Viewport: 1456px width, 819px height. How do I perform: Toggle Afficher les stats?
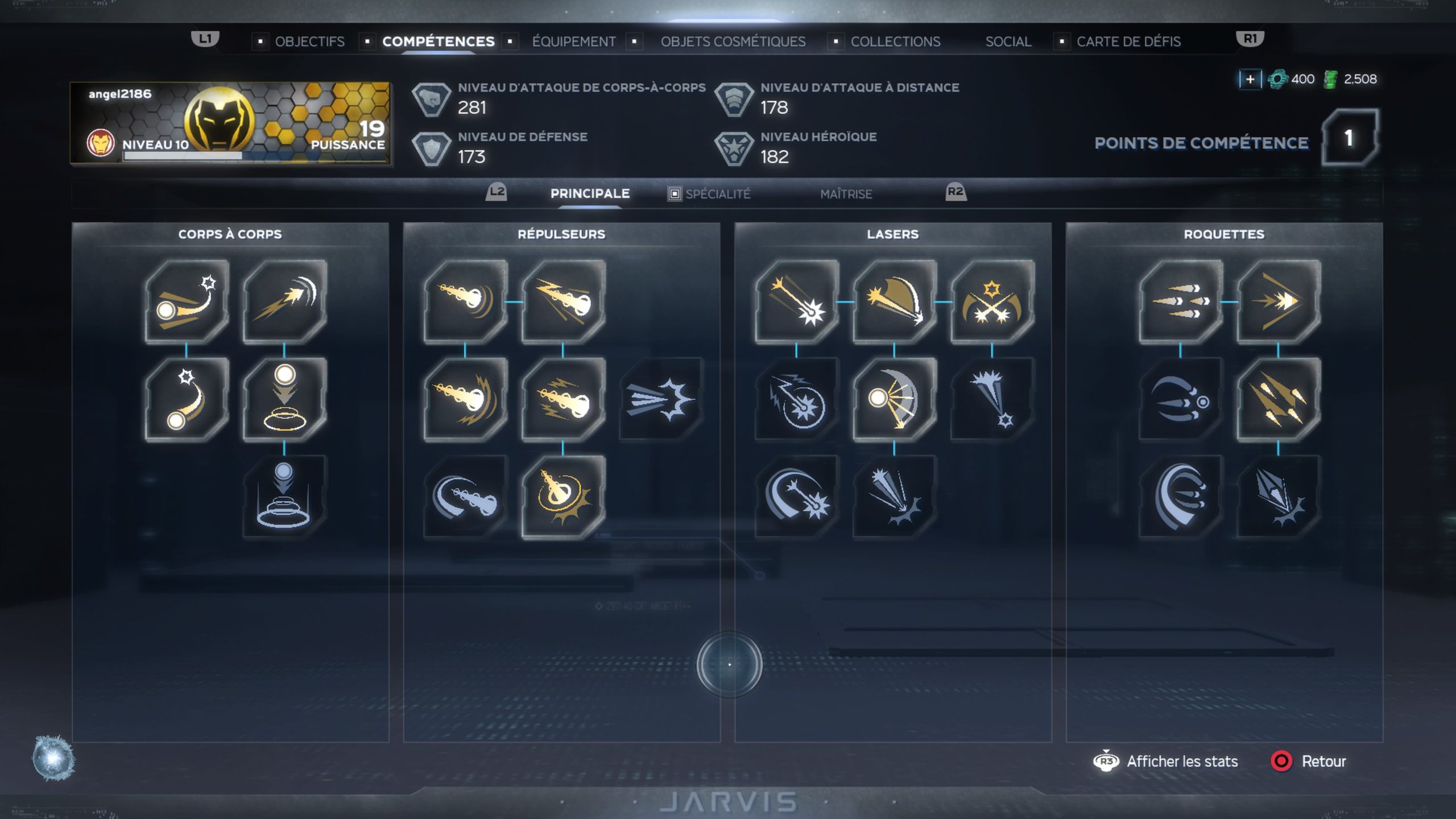(1182, 761)
